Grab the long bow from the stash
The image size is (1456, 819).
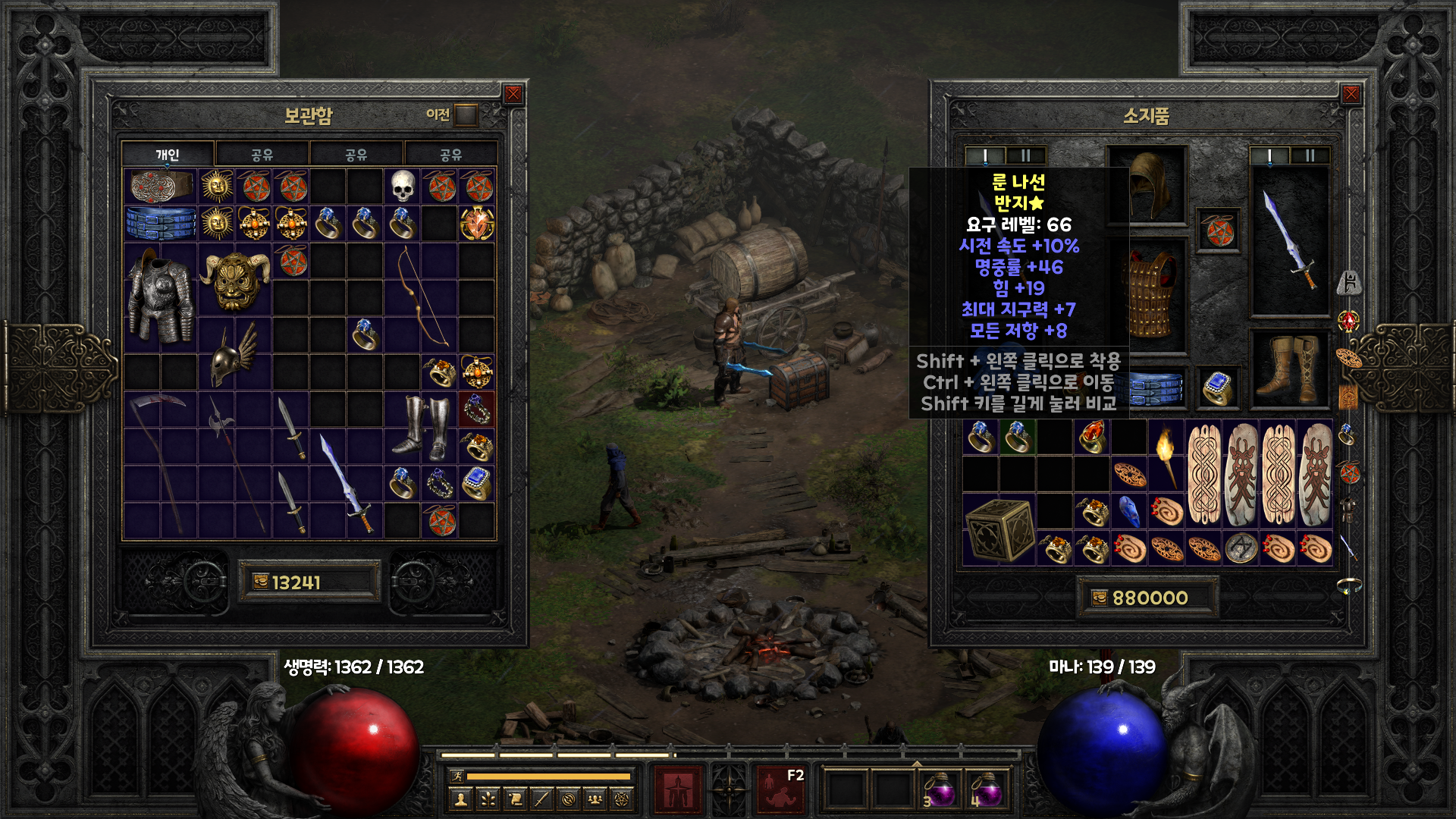point(421,298)
